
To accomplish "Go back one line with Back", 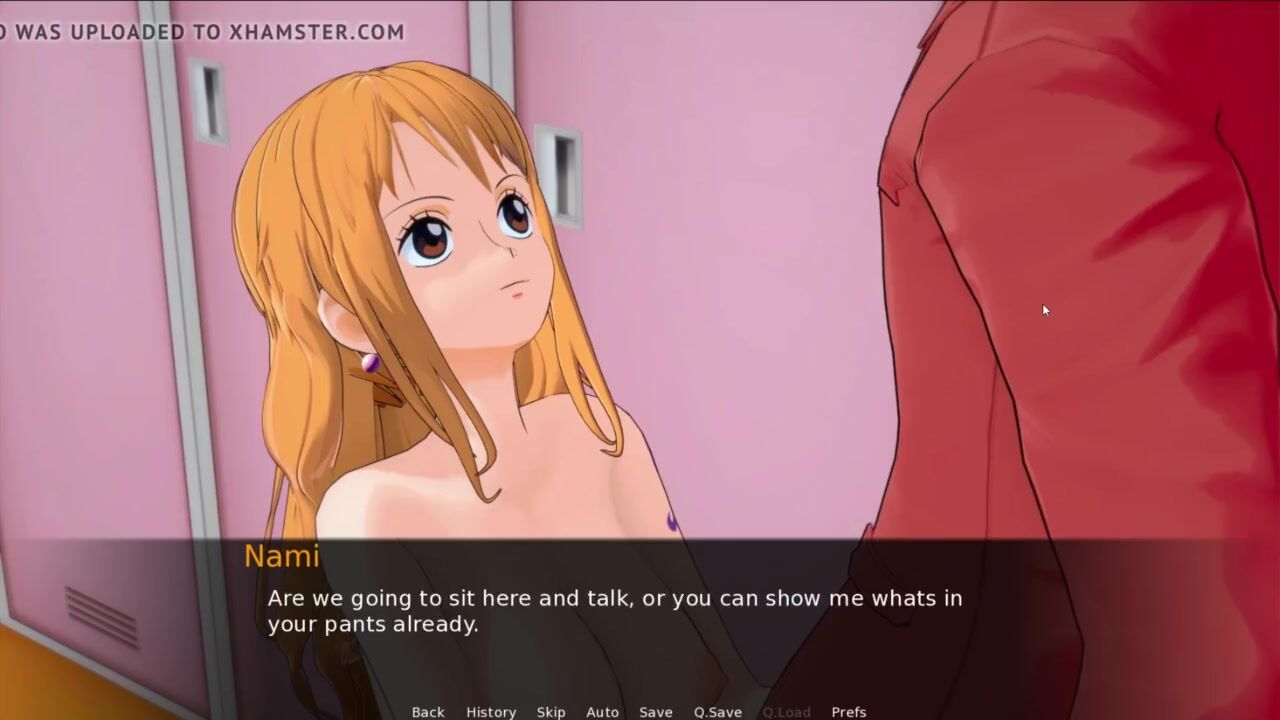I will click(428, 712).
